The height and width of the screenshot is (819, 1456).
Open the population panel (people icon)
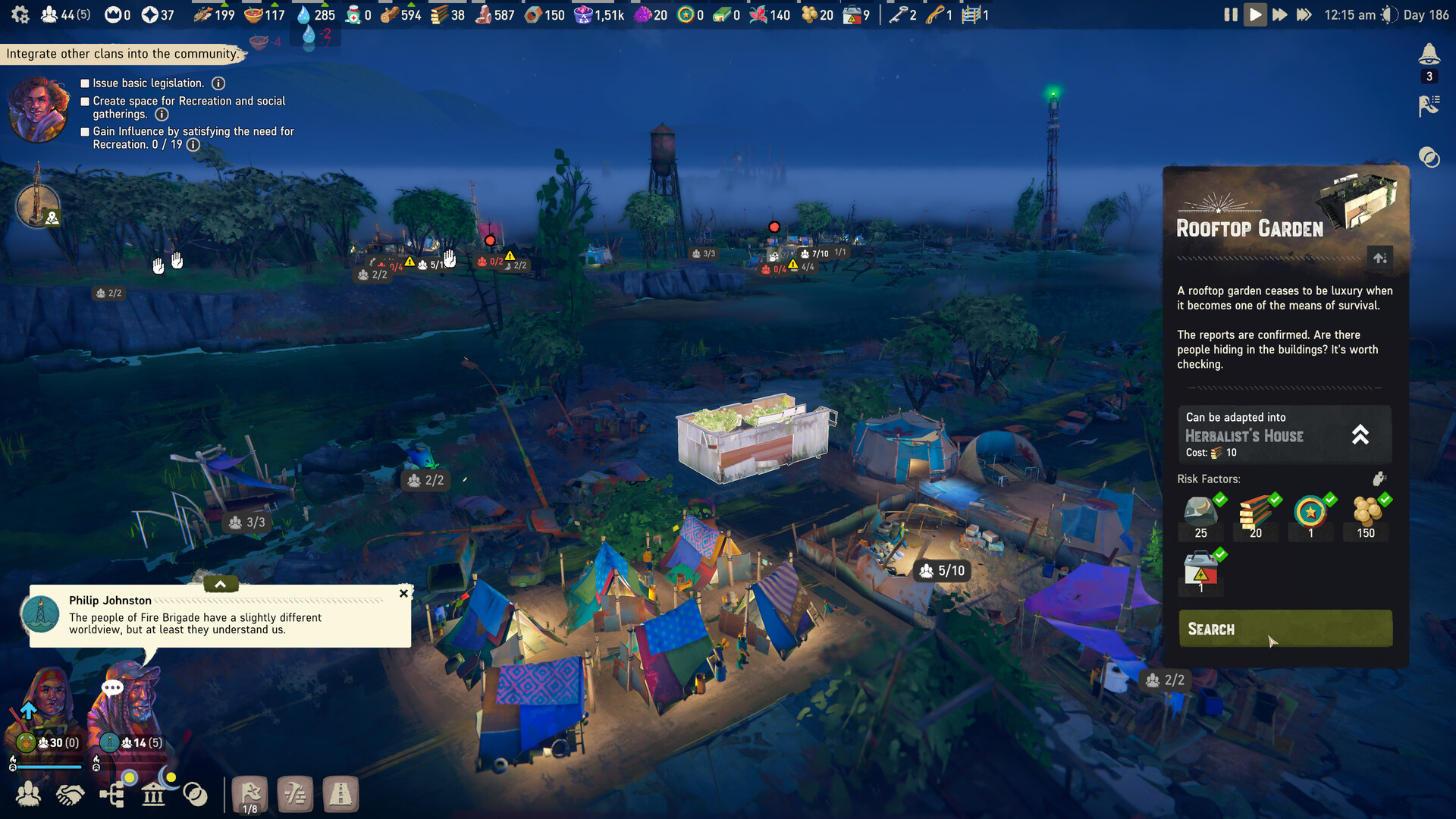tap(29, 793)
